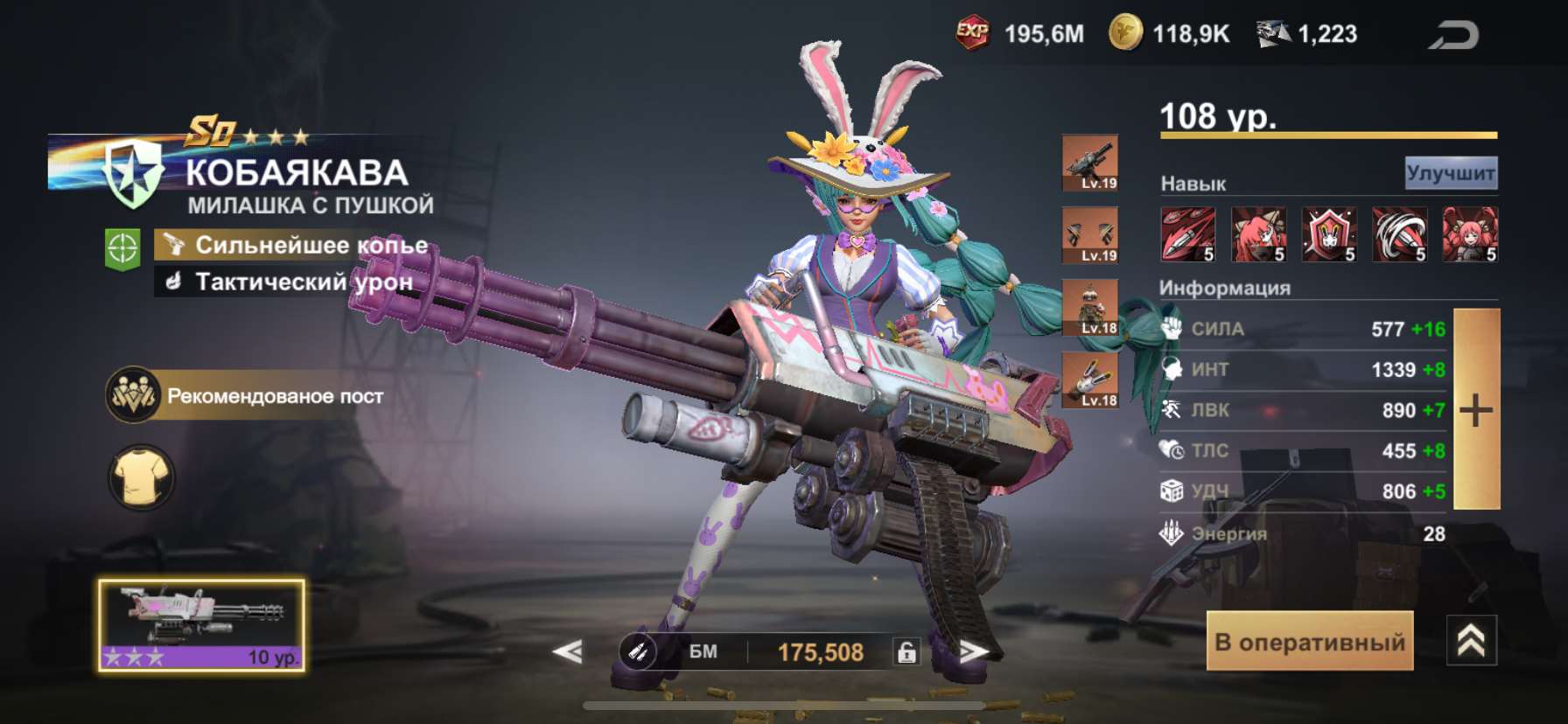Screen dimensions: 1568x724
Task: View the spinning bullet skill icon
Action: (x=1399, y=234)
